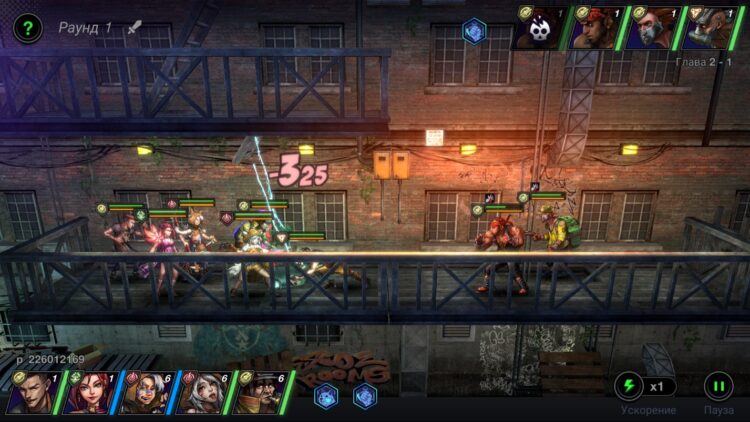Select the cigar-smoking hat man portrait
This screenshot has height=422, width=750.
click(260, 394)
